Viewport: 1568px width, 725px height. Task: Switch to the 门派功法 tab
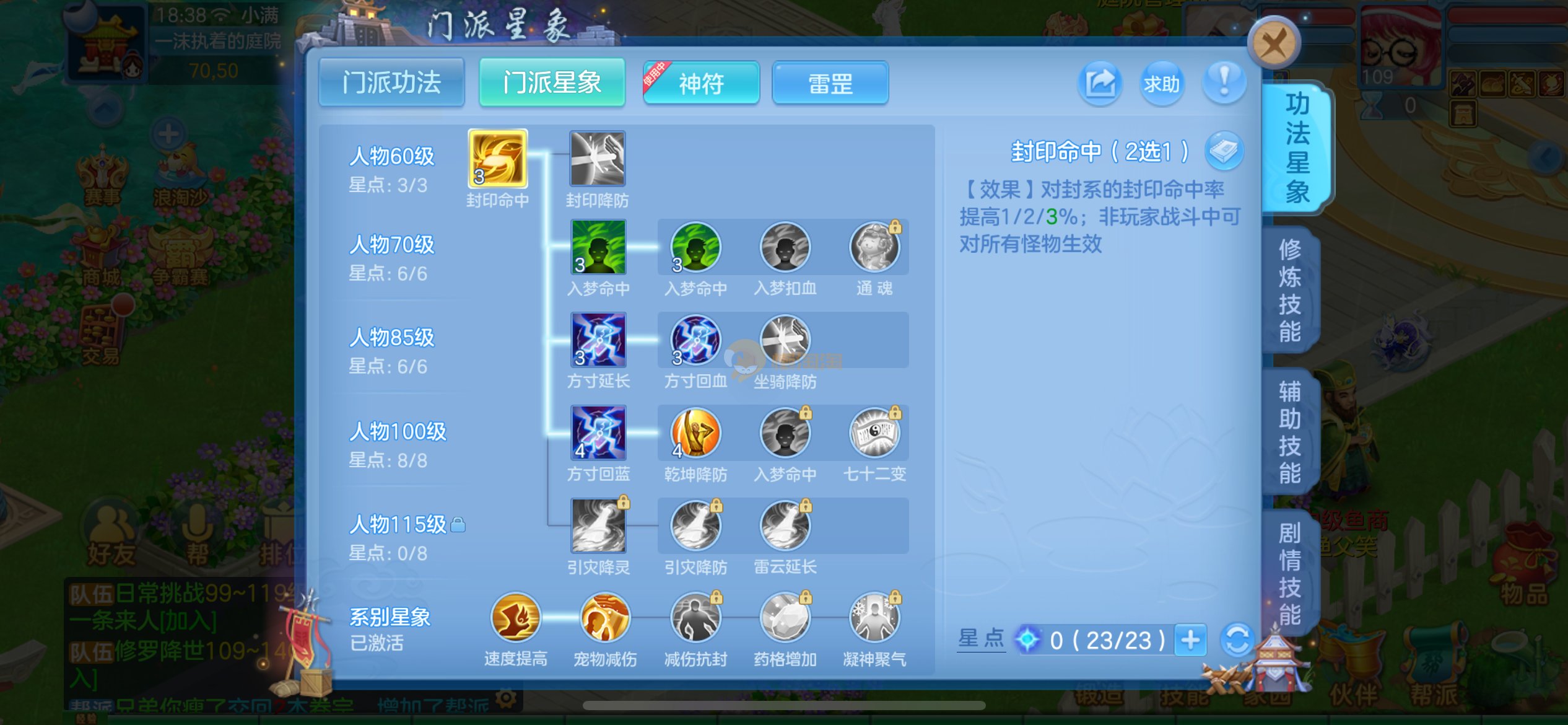pos(391,83)
